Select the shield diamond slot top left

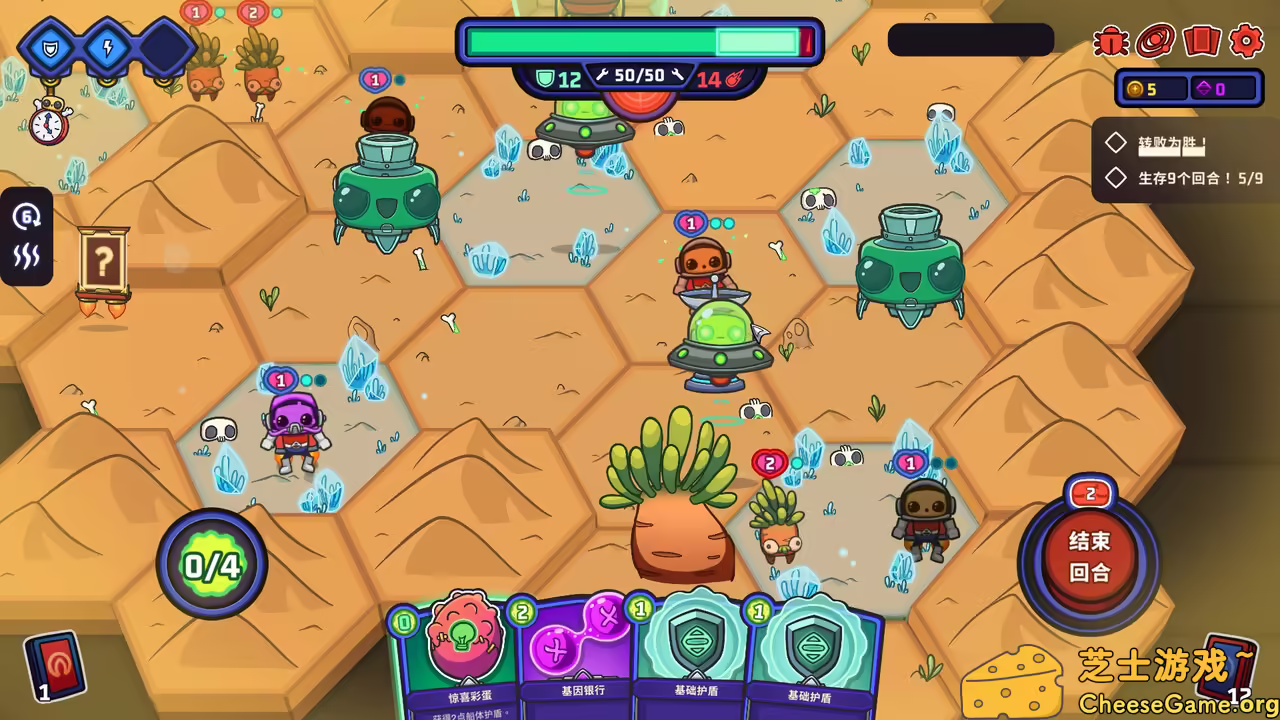click(50, 50)
